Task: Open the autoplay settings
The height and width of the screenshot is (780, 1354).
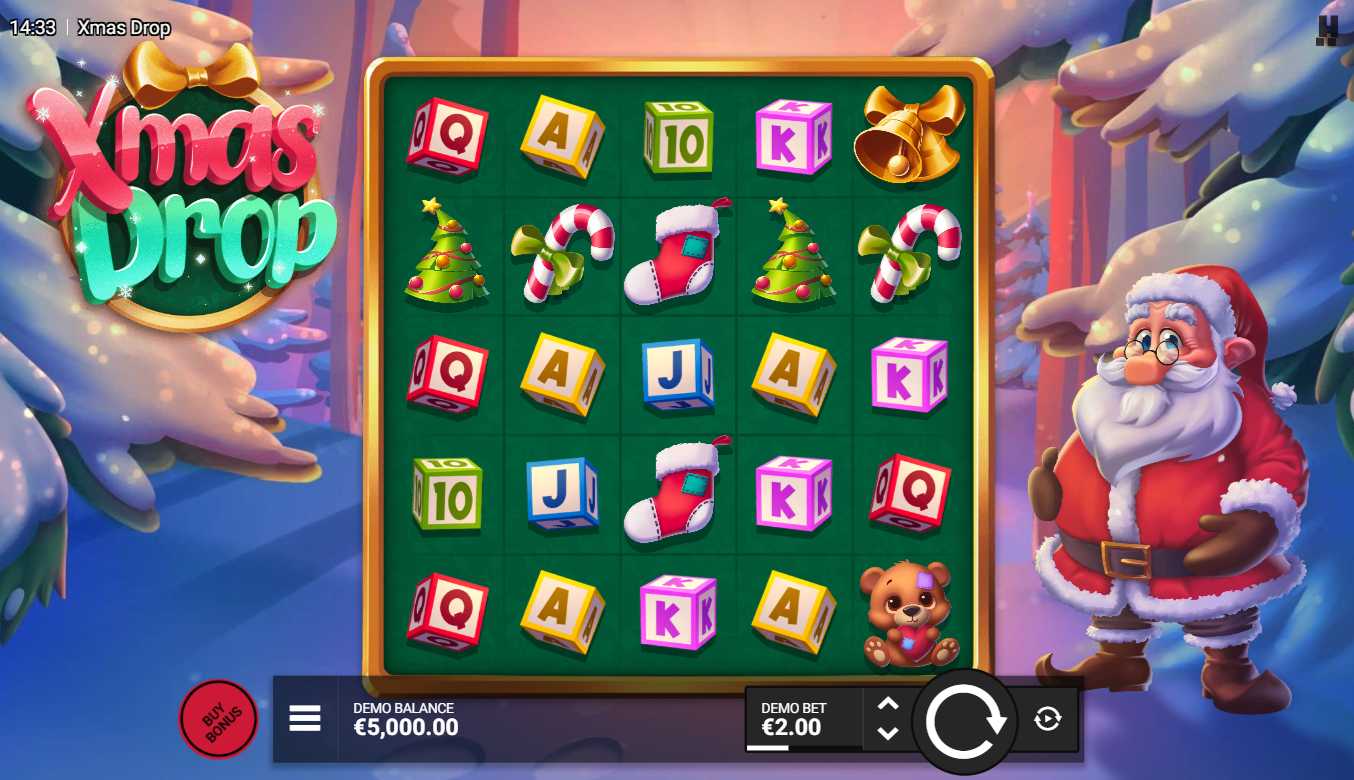Action: pos(1047,718)
